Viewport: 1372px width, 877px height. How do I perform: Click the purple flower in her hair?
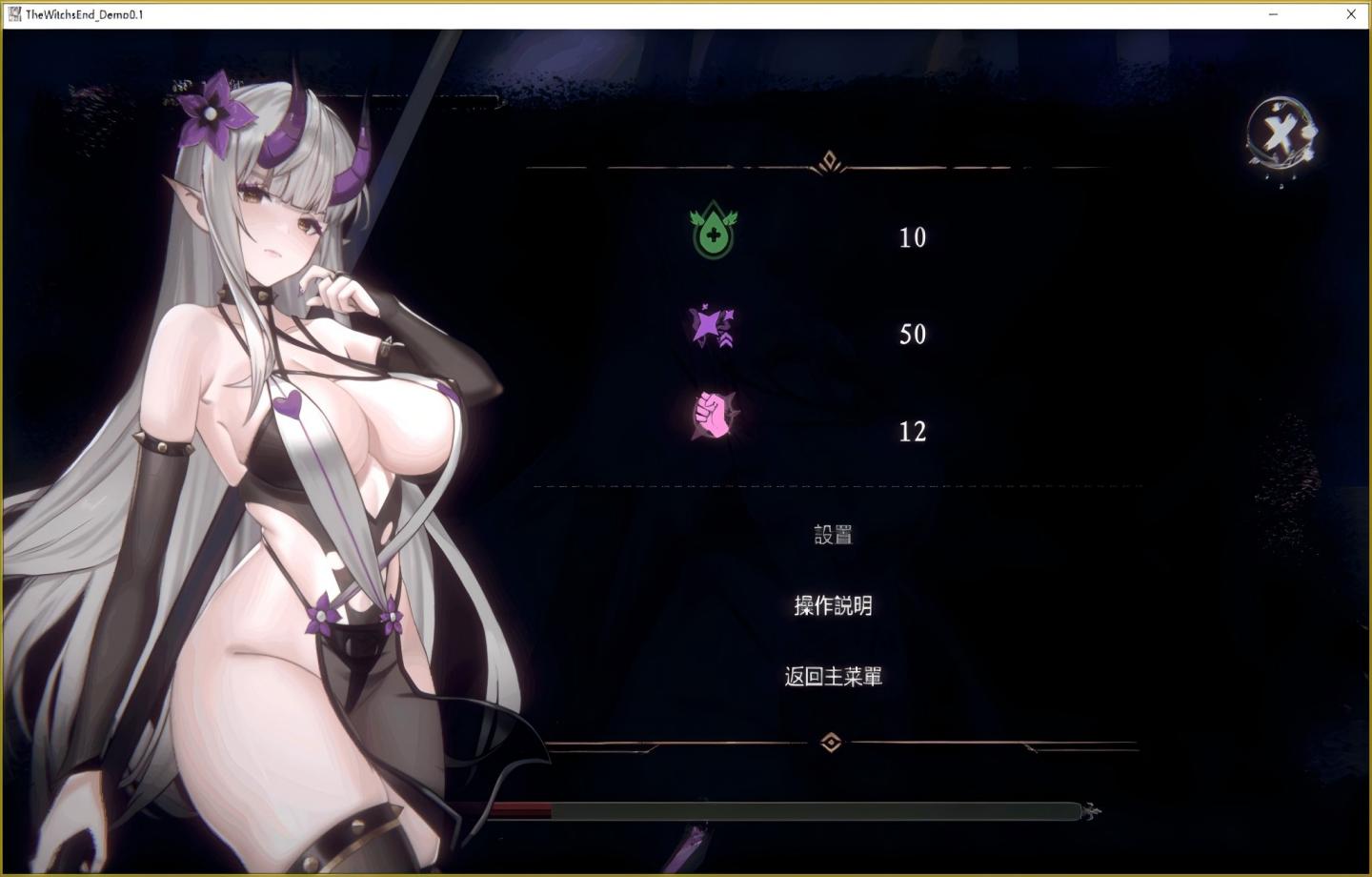[x=212, y=112]
